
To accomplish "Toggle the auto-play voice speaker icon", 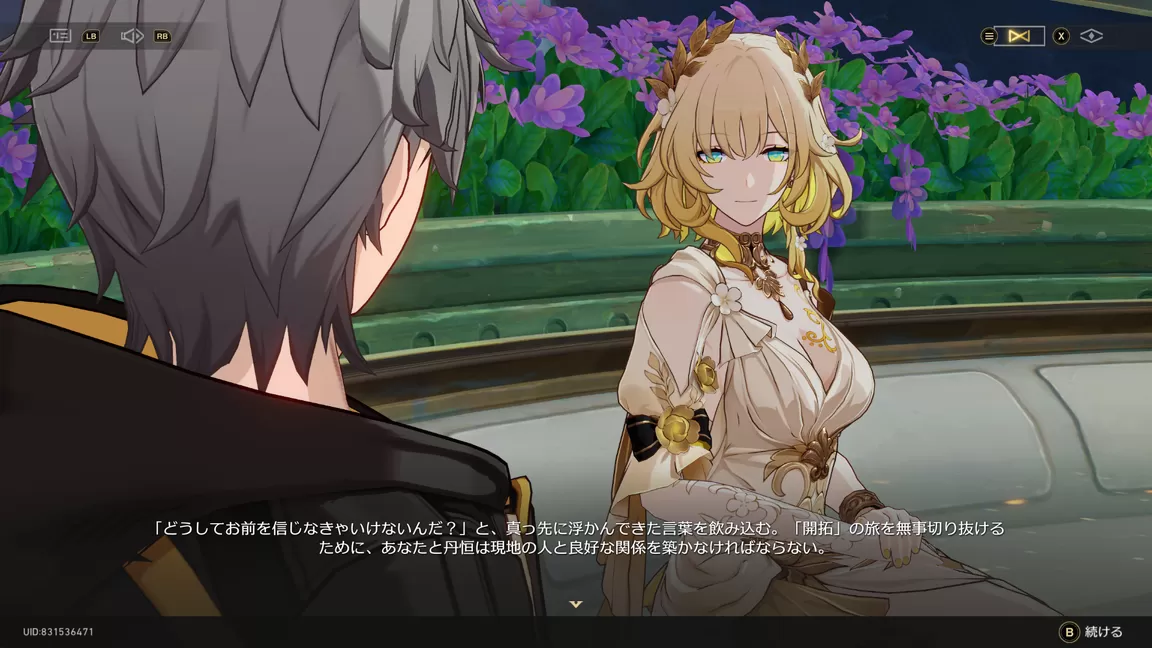I will 132,36.
